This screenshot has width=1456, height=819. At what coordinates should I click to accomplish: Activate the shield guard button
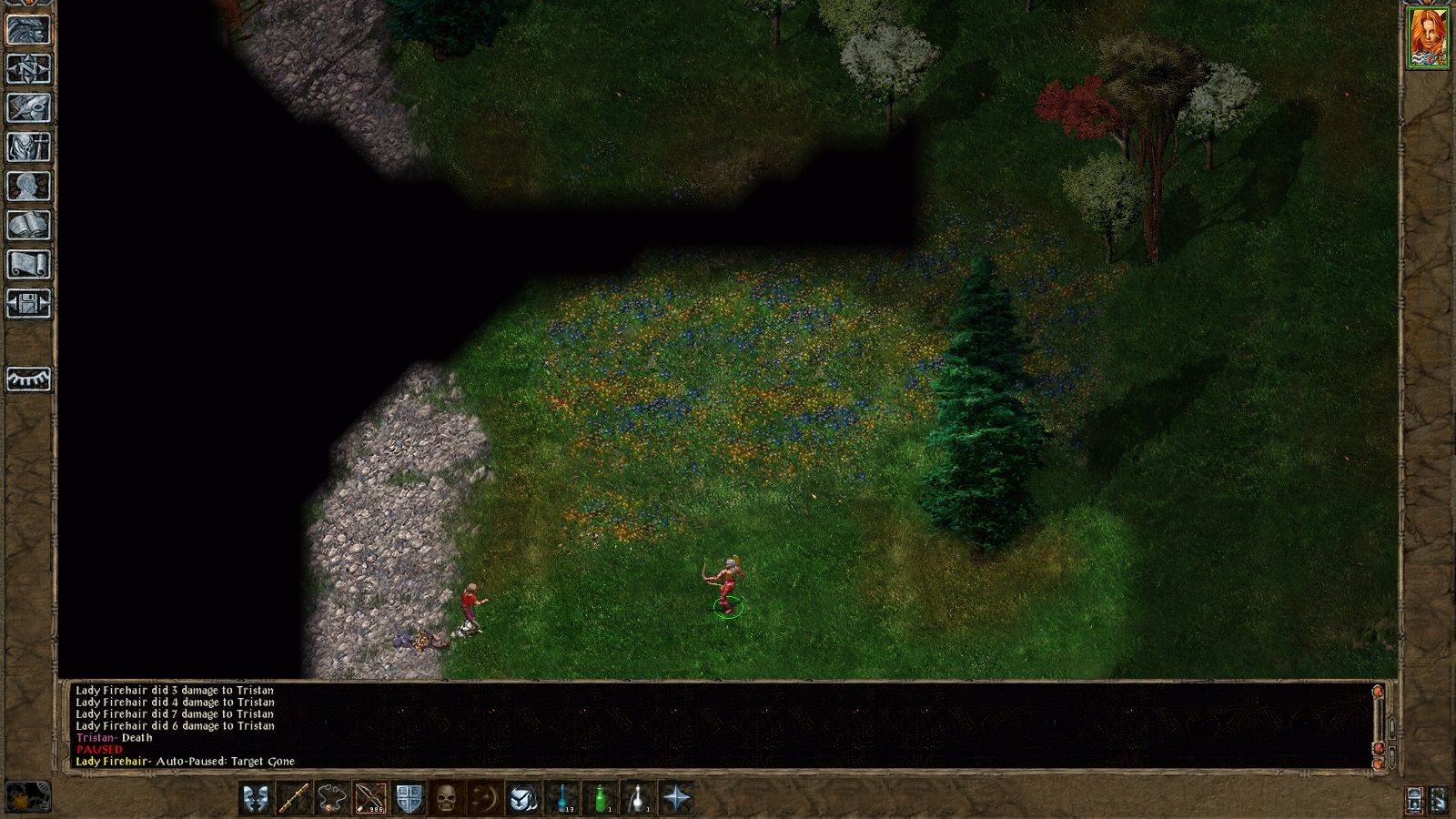point(409,799)
